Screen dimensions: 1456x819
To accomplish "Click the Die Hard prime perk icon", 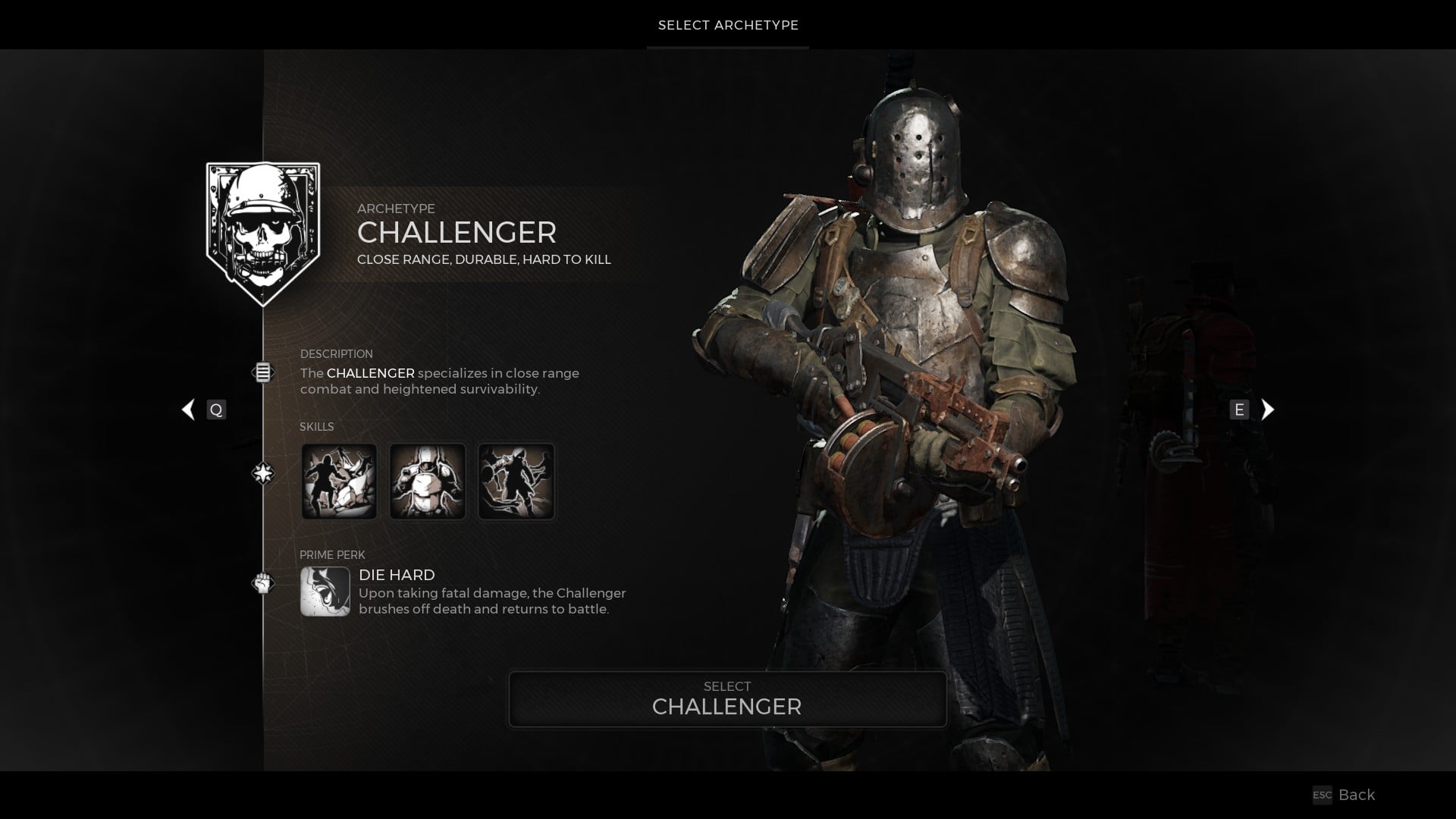I will pyautogui.click(x=325, y=592).
